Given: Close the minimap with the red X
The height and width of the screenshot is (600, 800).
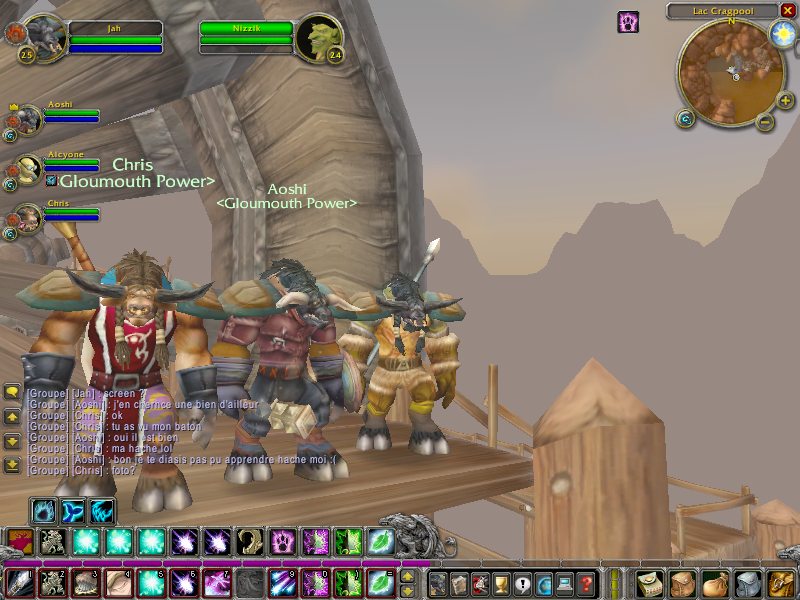Looking at the screenshot, I should [x=786, y=11].
